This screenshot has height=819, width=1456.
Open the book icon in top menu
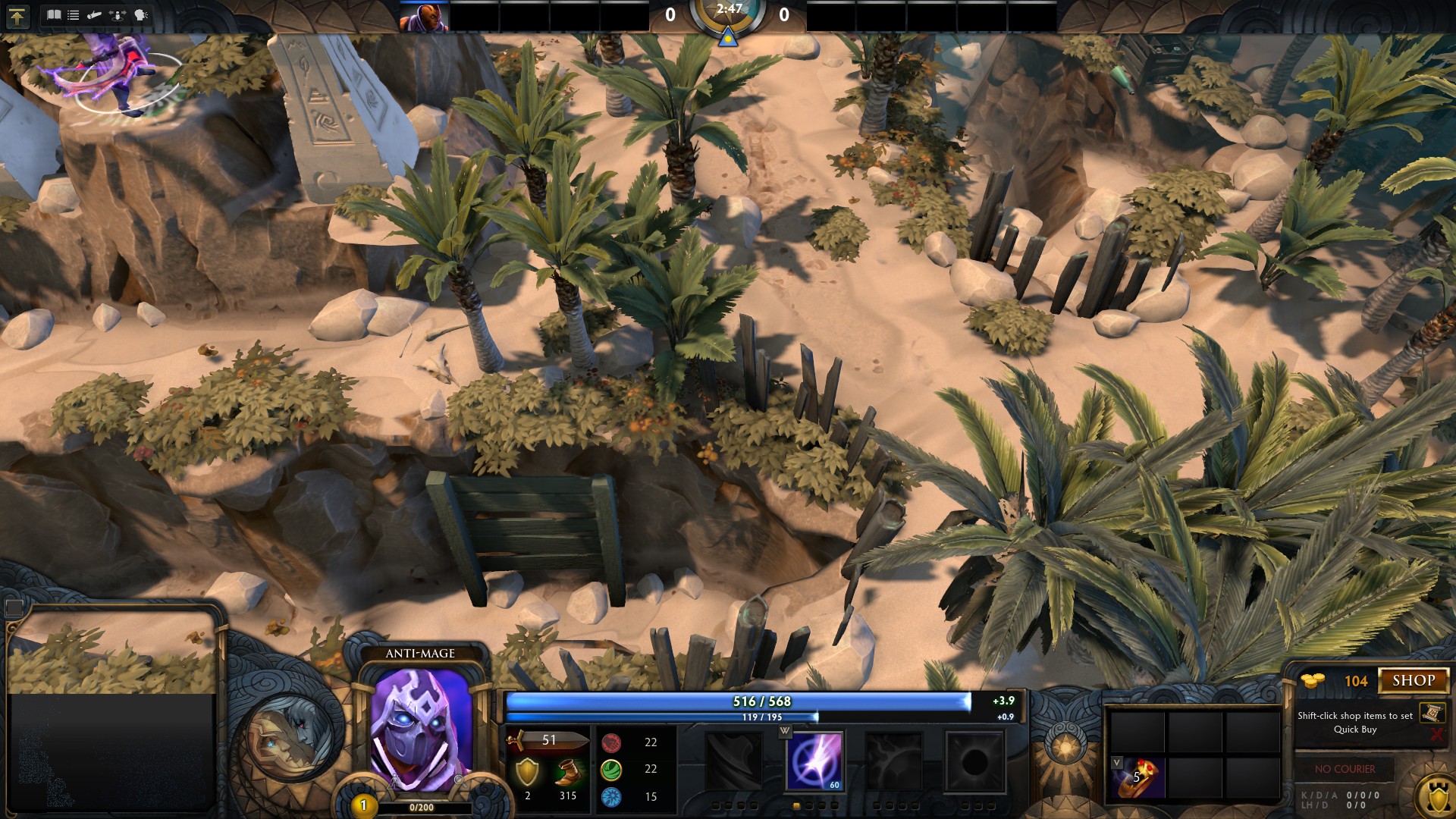54,14
